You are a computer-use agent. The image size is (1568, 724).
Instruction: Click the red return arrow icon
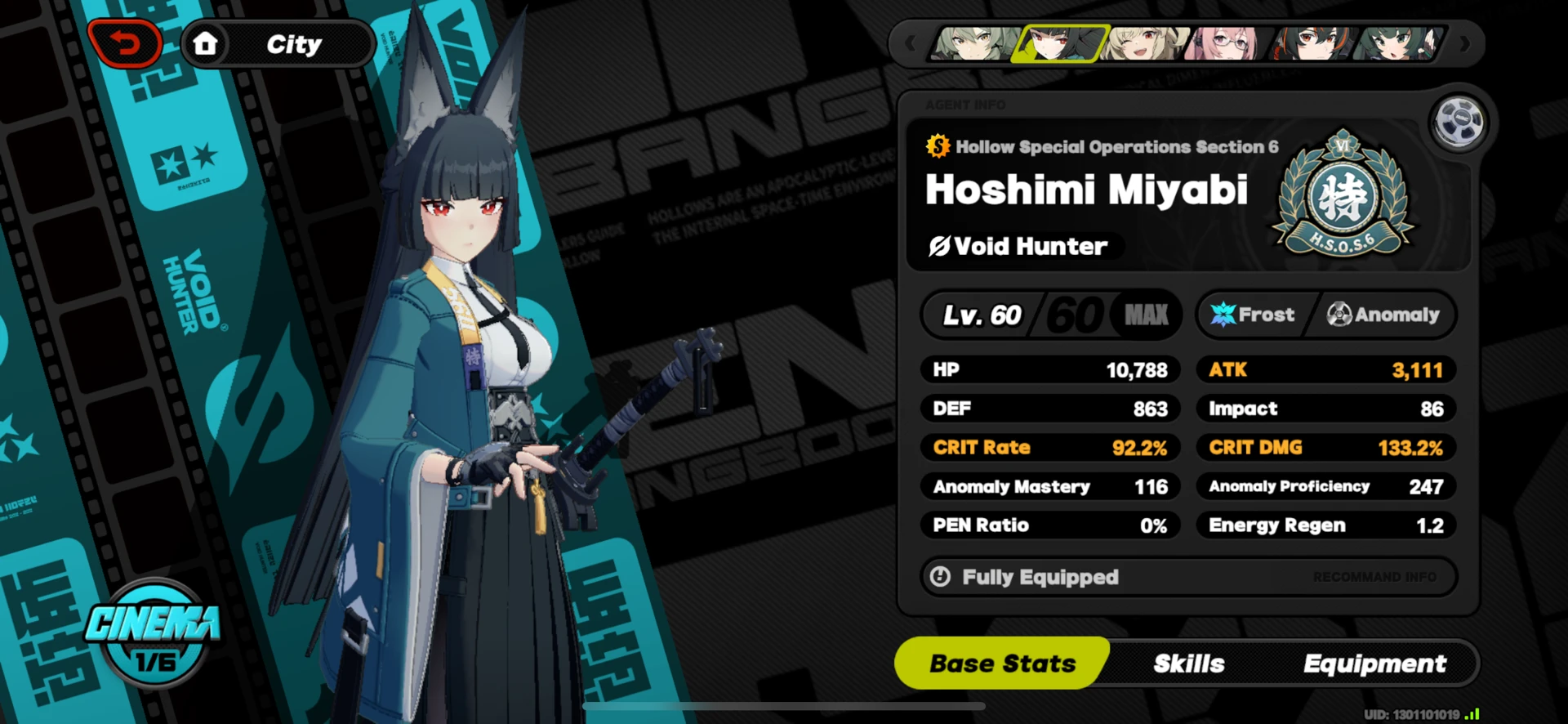124,42
